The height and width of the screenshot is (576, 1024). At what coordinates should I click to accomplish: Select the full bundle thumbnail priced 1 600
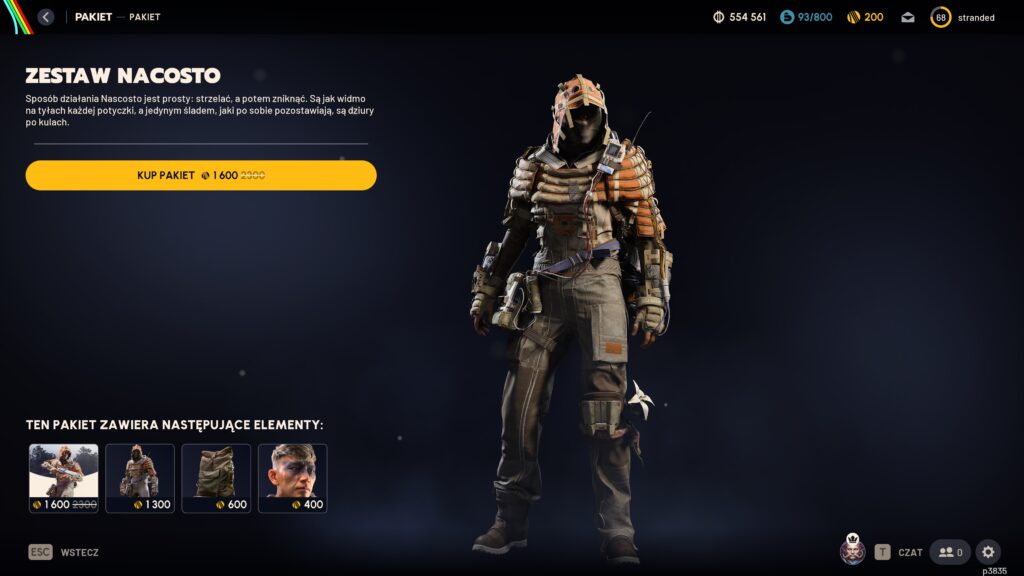[x=64, y=478]
